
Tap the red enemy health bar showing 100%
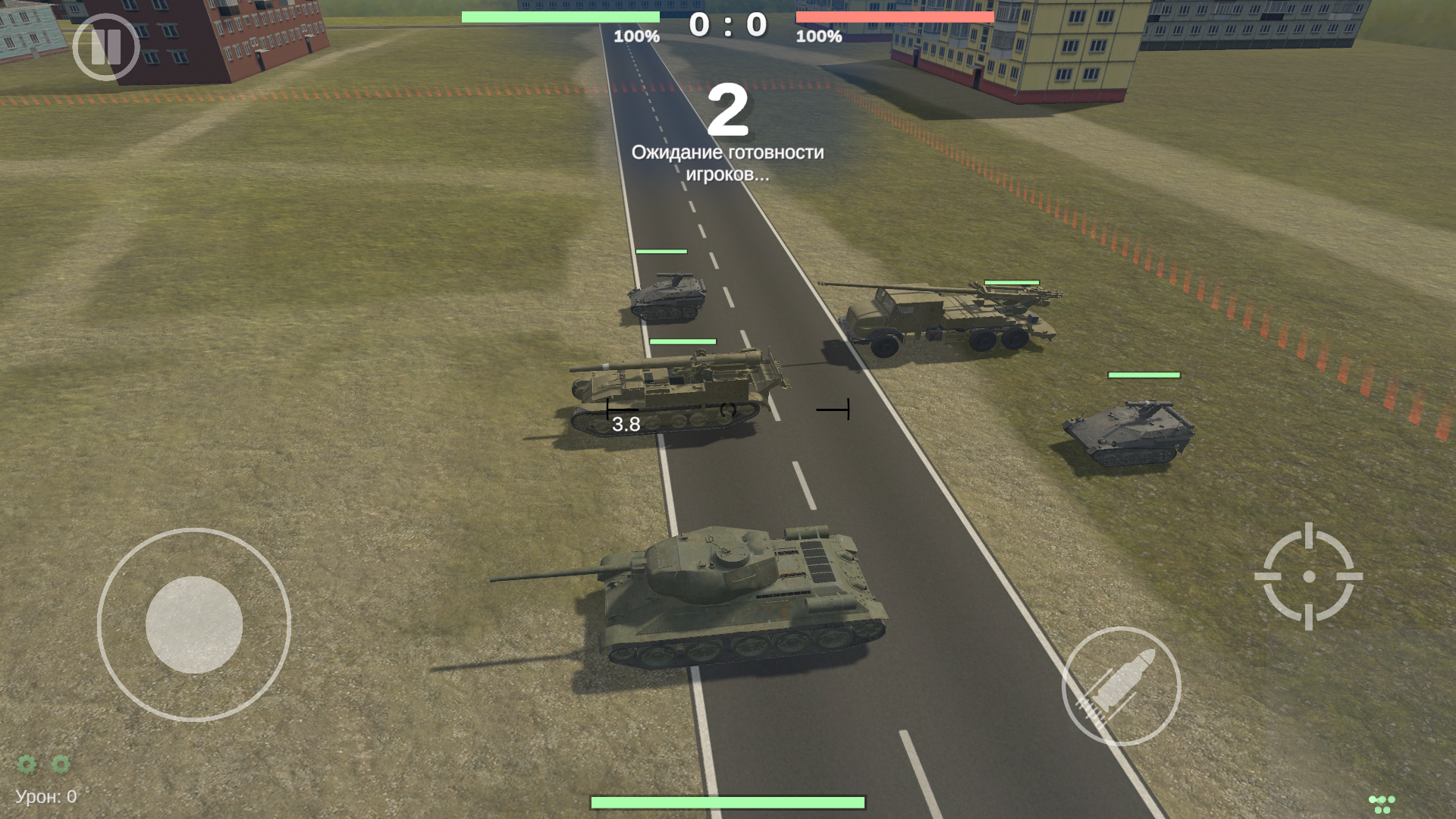895,17
